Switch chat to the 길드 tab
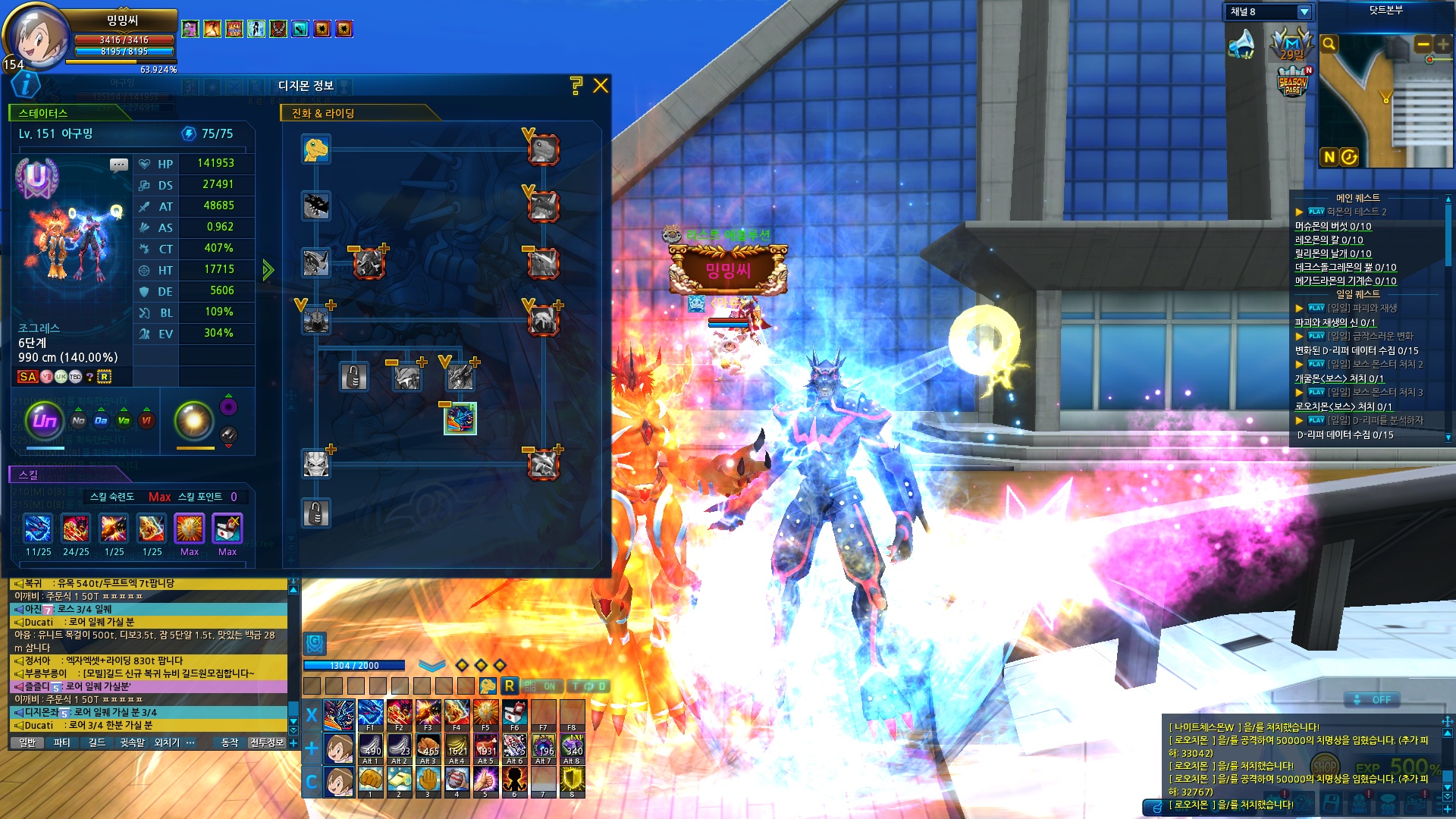 pyautogui.click(x=97, y=743)
